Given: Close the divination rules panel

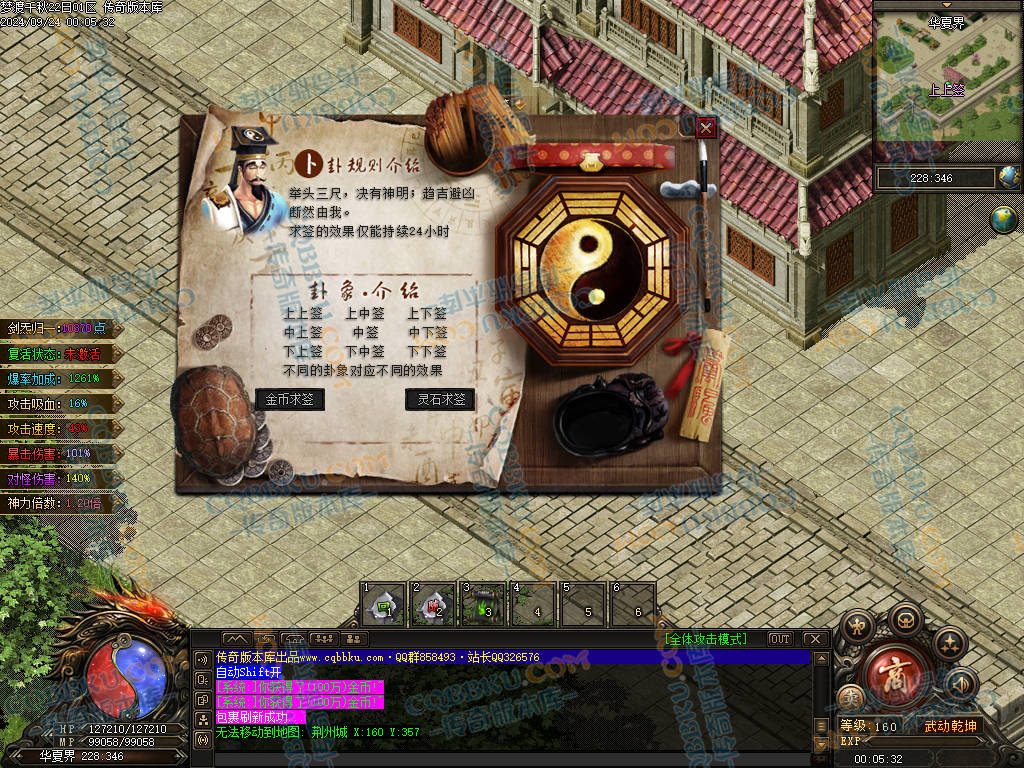Looking at the screenshot, I should (706, 127).
